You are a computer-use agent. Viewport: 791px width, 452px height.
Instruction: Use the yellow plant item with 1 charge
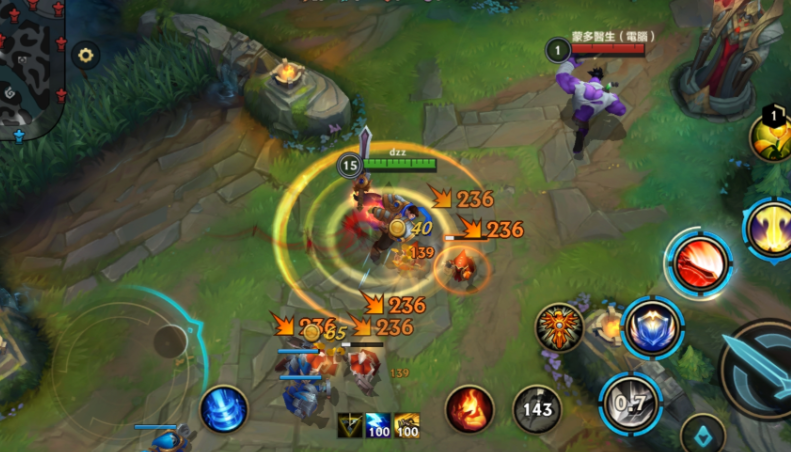pos(770,139)
